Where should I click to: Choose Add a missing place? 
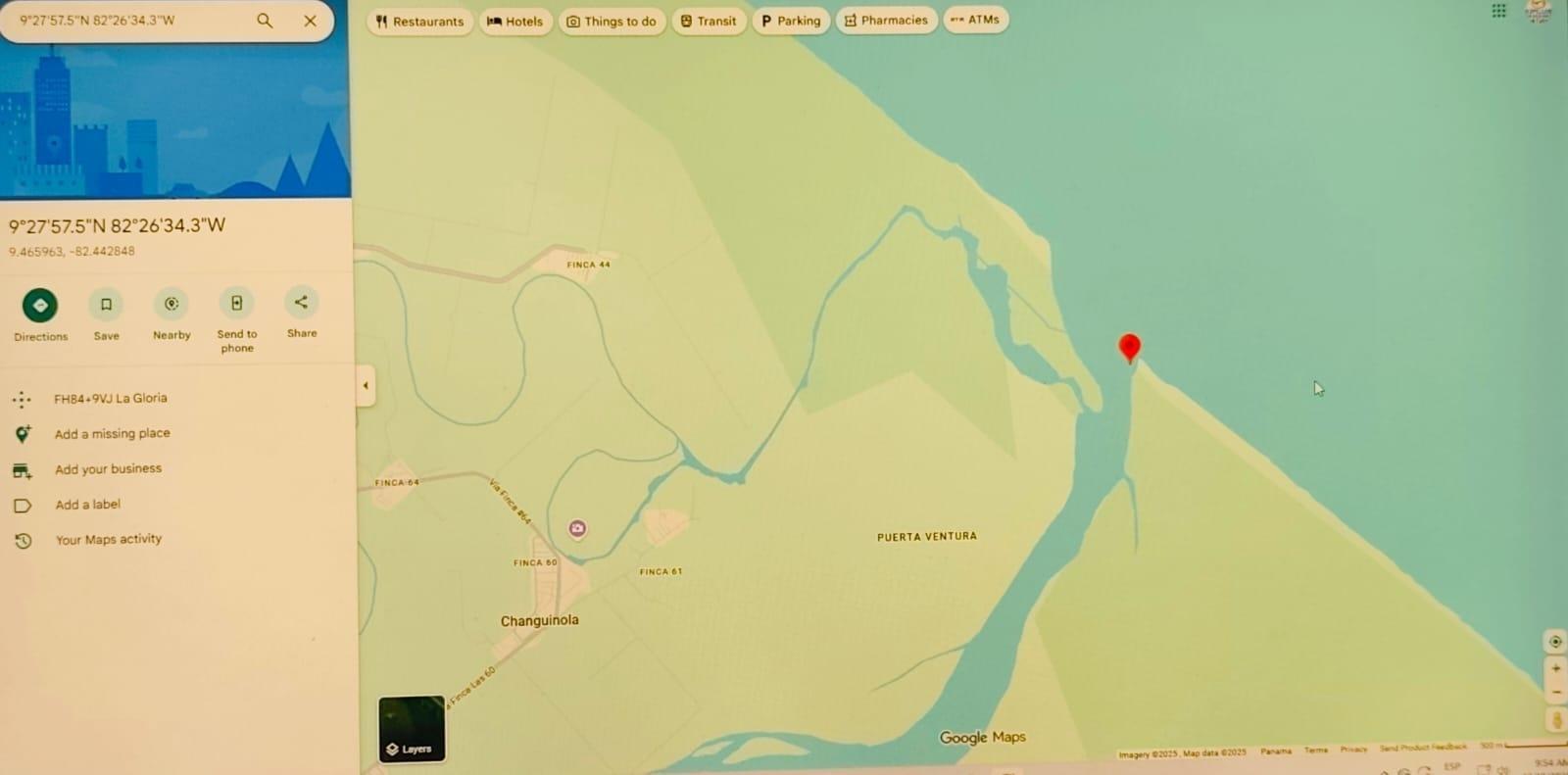tap(112, 434)
